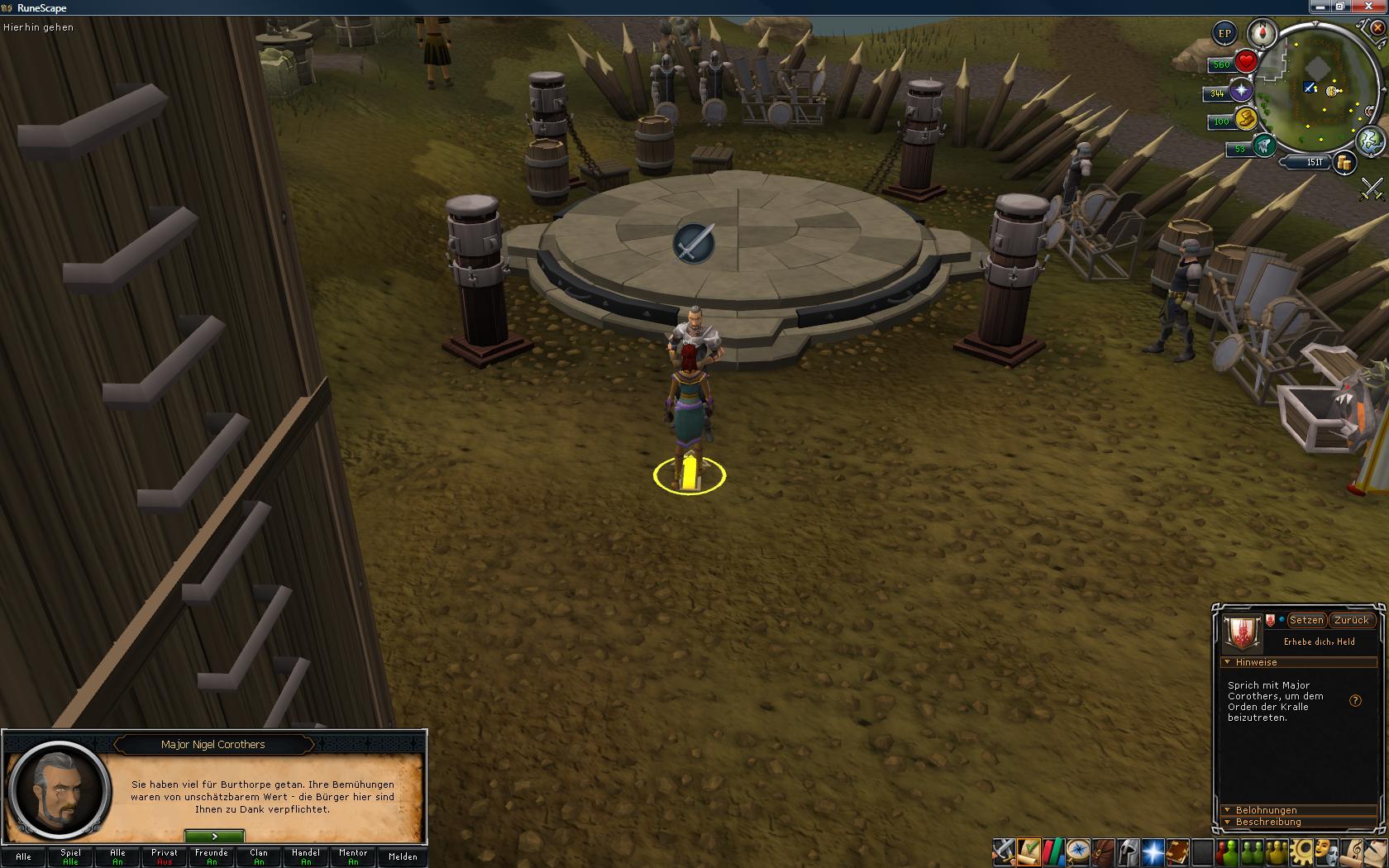Open the settings gear tab
This screenshot has height=868, width=1389.
(x=1302, y=851)
